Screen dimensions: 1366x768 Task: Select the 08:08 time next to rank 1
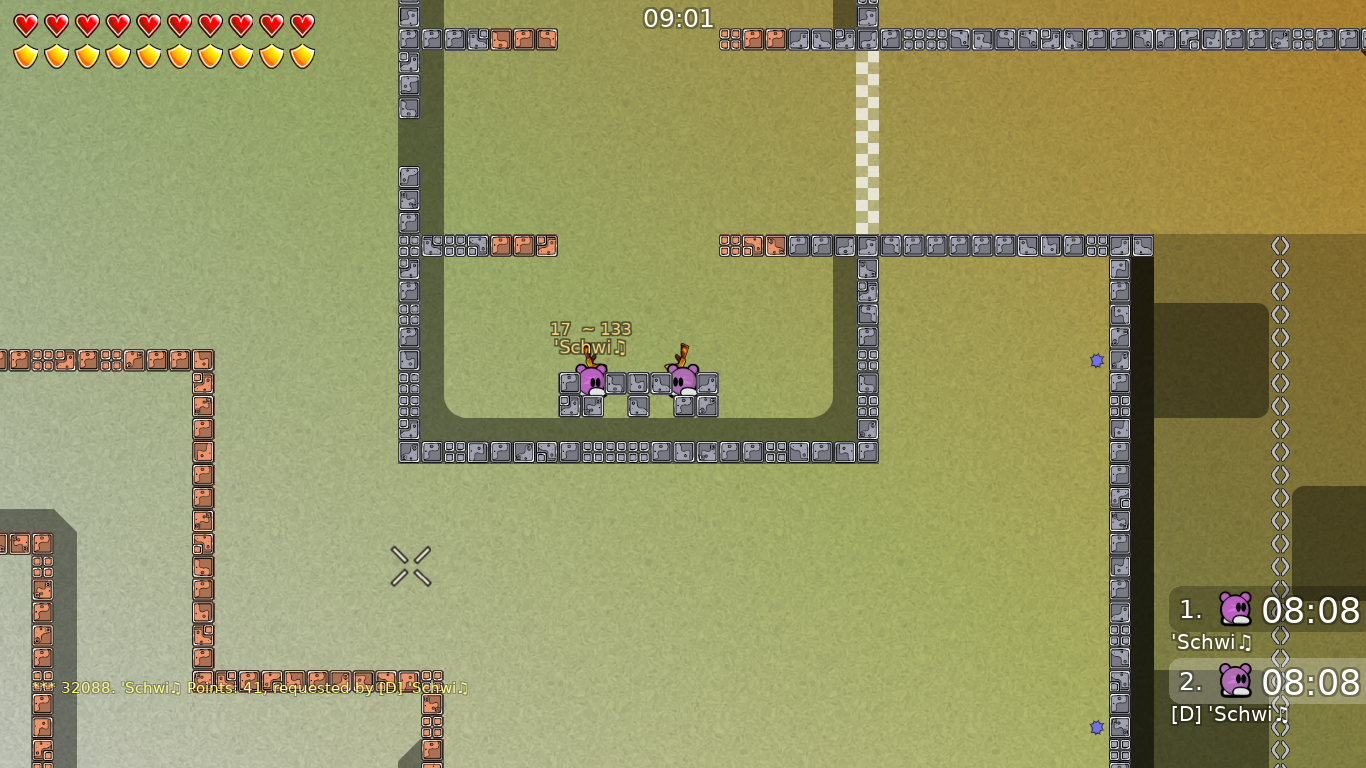pyautogui.click(x=1310, y=612)
